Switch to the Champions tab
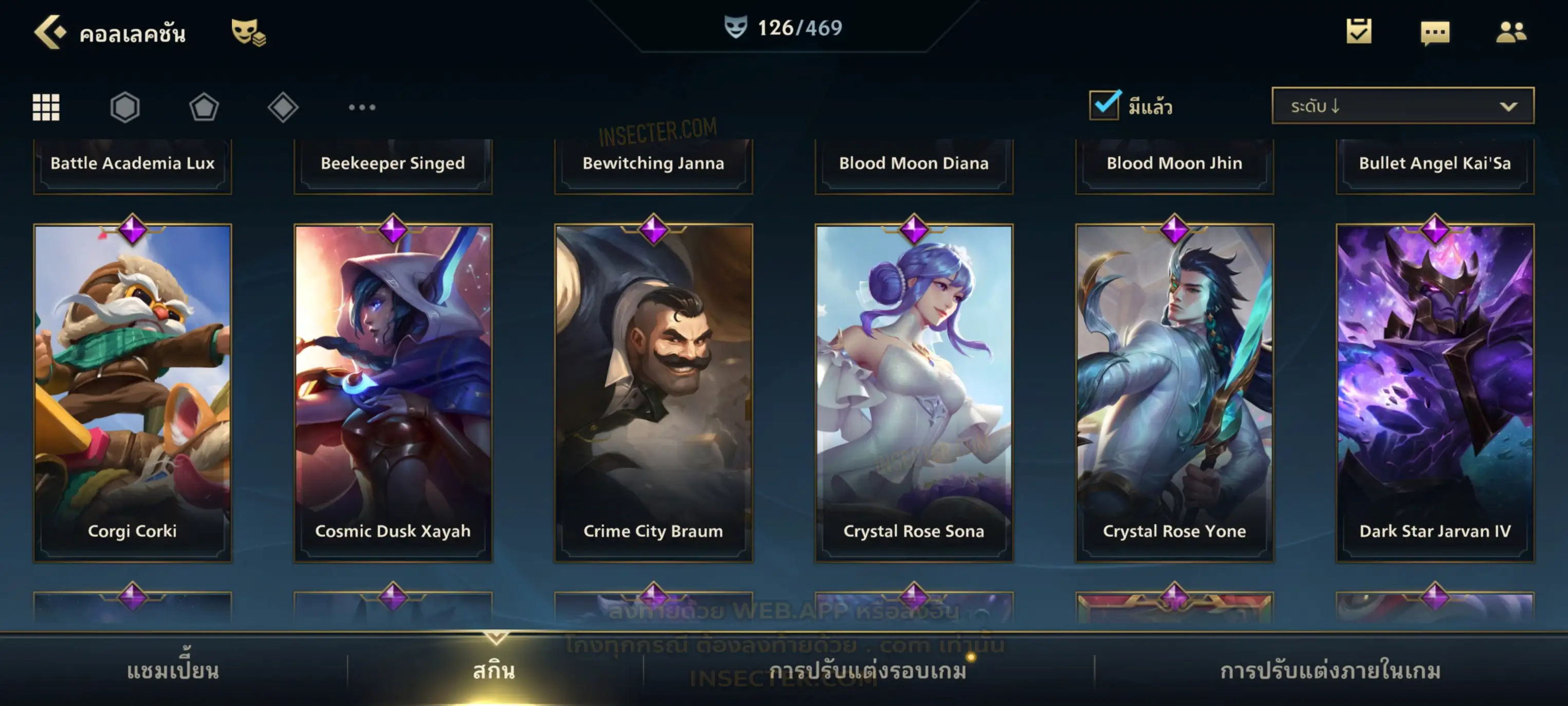The image size is (1568, 706). [173, 671]
